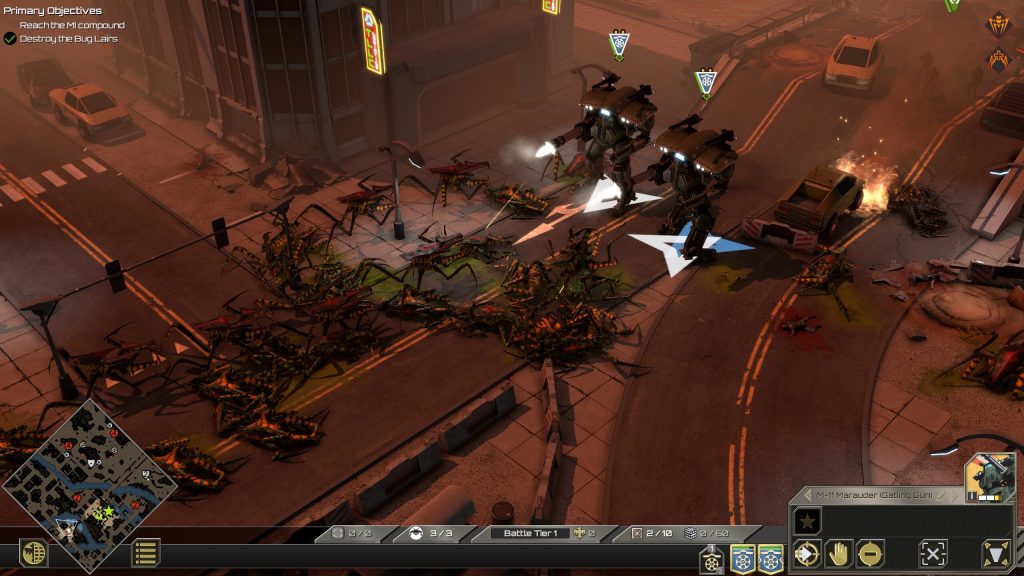The height and width of the screenshot is (576, 1024).
Task: Select the Reach the MI compound objective
Action: click(x=72, y=25)
